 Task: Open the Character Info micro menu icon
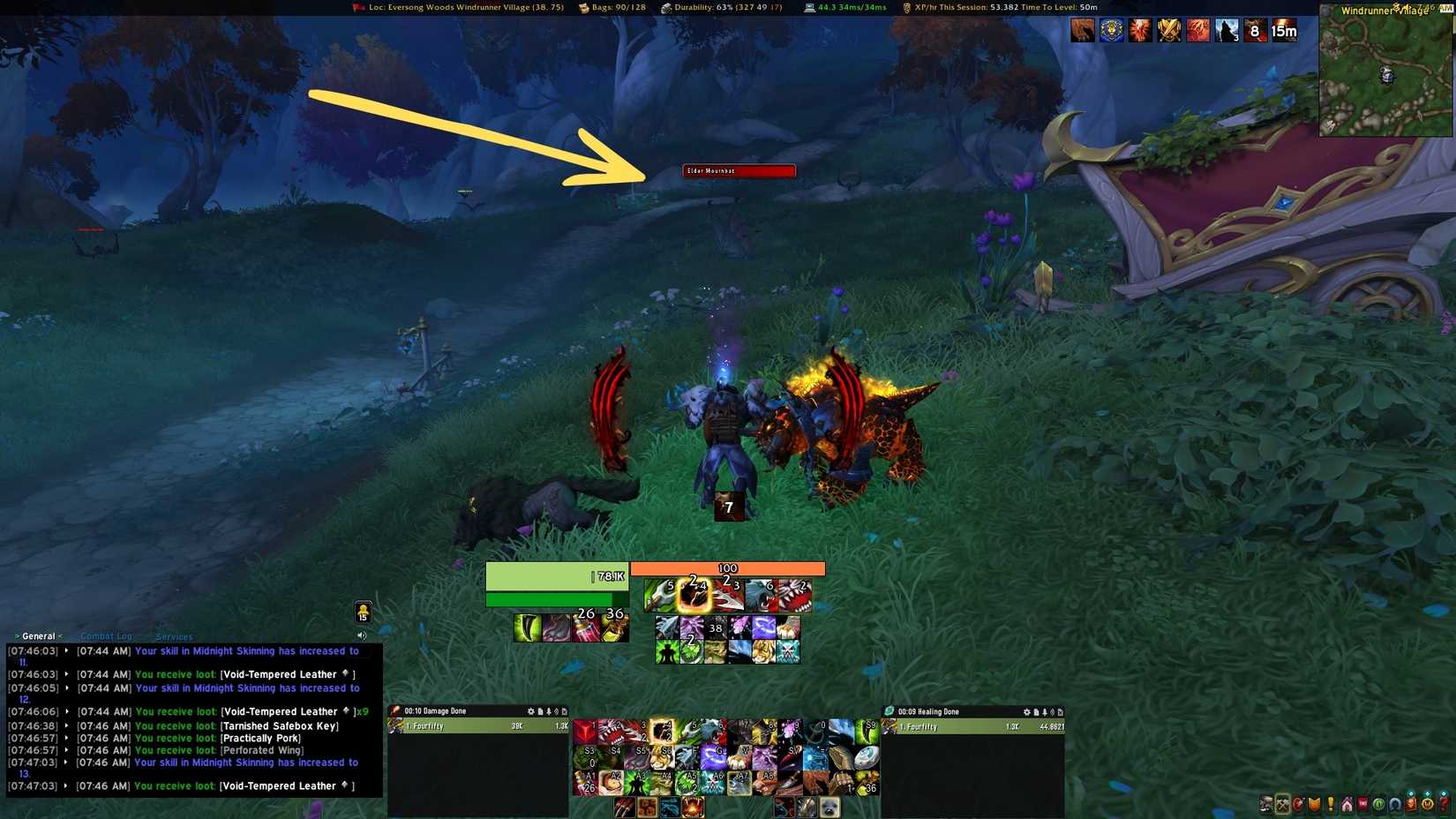coord(1266,803)
